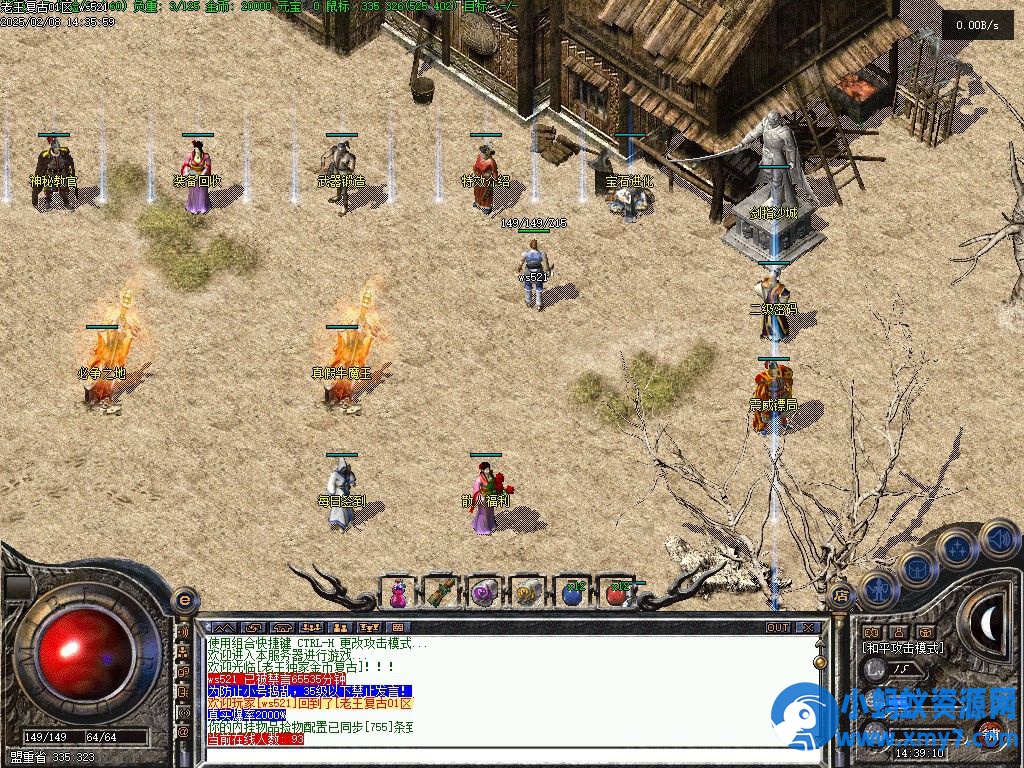1024x768 pixels.
Task: Click the chat log scrollbar knob
Action: click(x=820, y=663)
